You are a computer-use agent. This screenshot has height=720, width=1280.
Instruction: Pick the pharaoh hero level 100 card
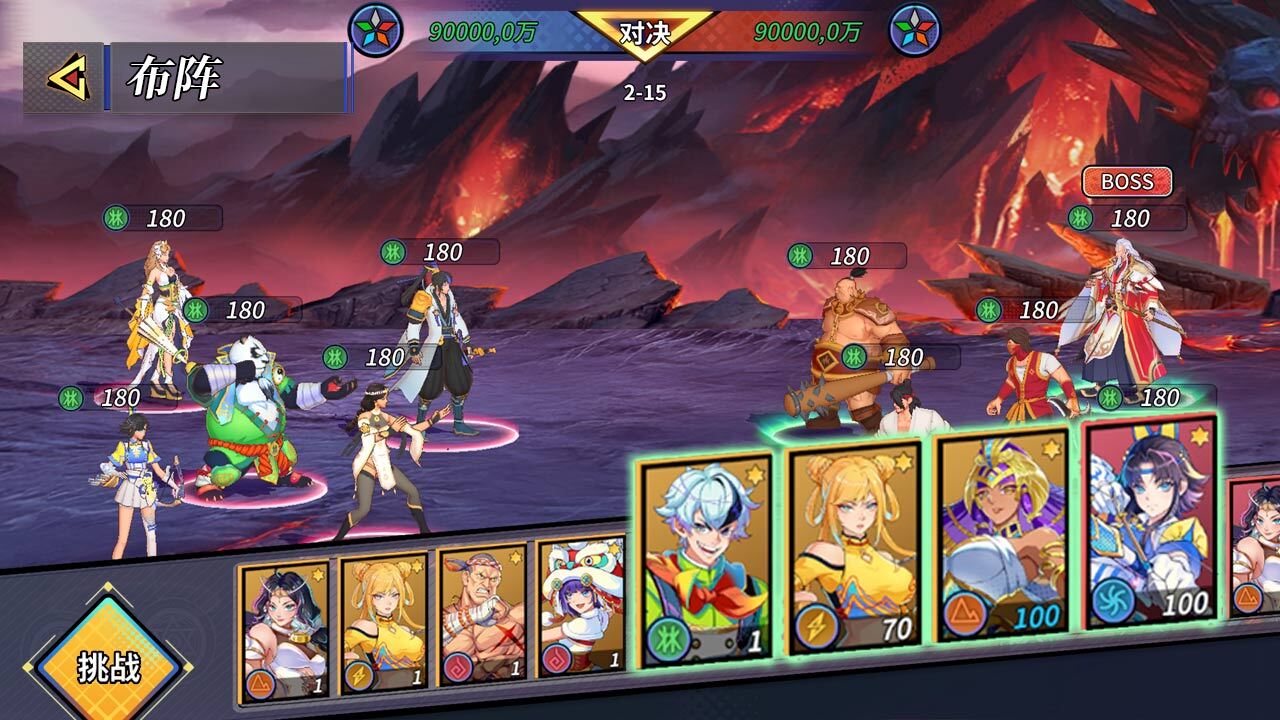tap(1004, 534)
